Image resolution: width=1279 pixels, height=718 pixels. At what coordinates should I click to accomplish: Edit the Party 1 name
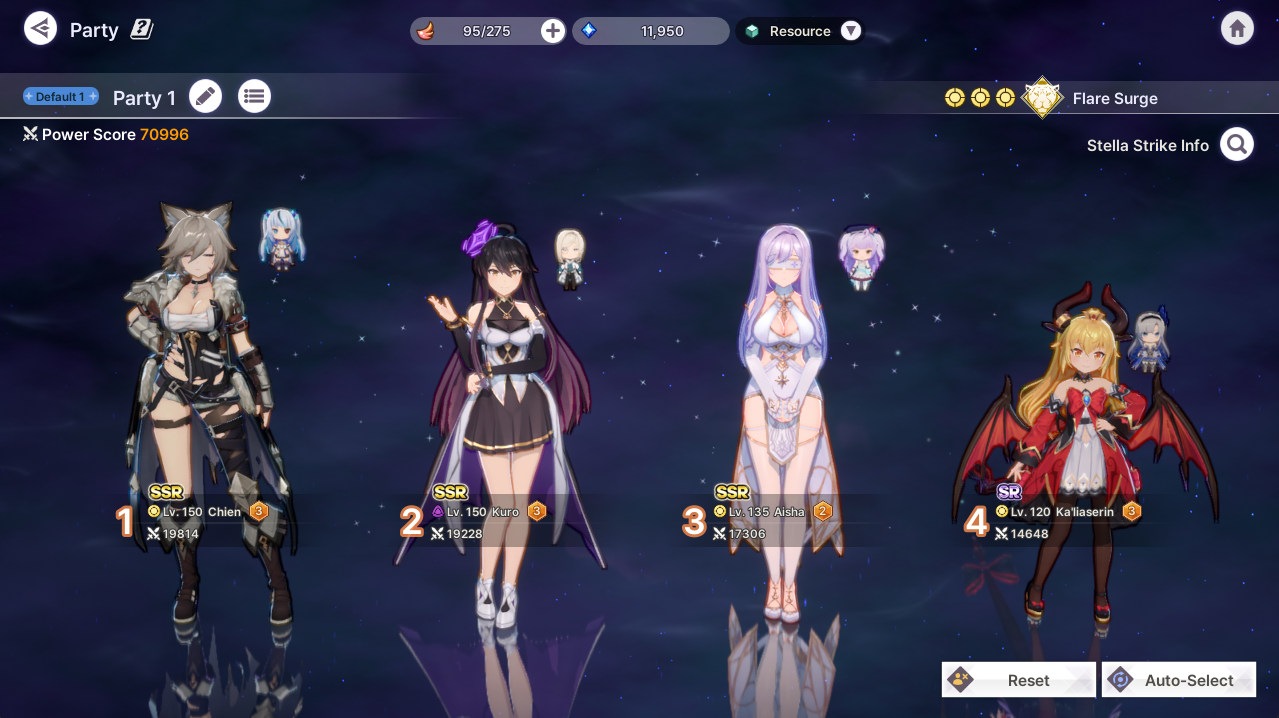205,97
